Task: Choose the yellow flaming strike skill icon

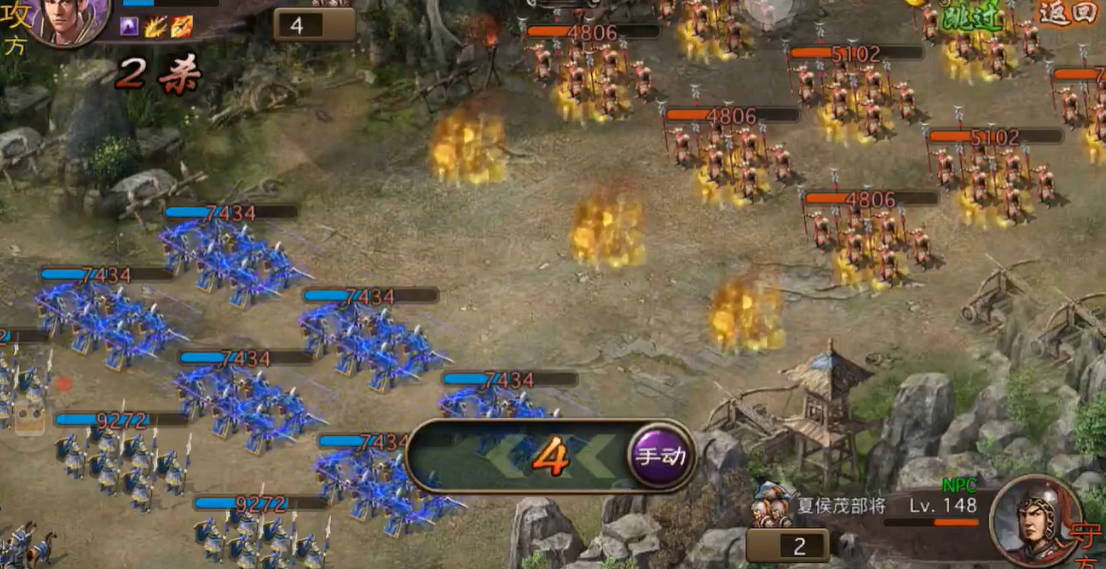Action: [x=156, y=27]
